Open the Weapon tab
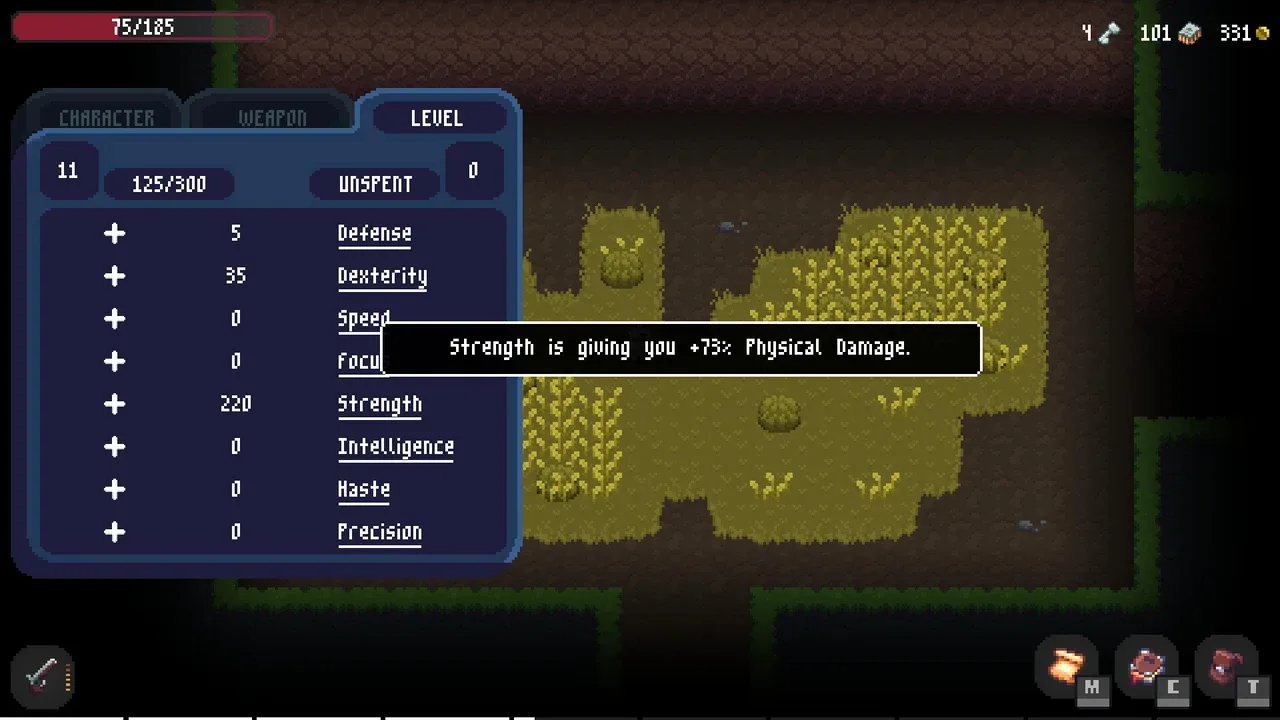1280x720 pixels. coord(272,118)
